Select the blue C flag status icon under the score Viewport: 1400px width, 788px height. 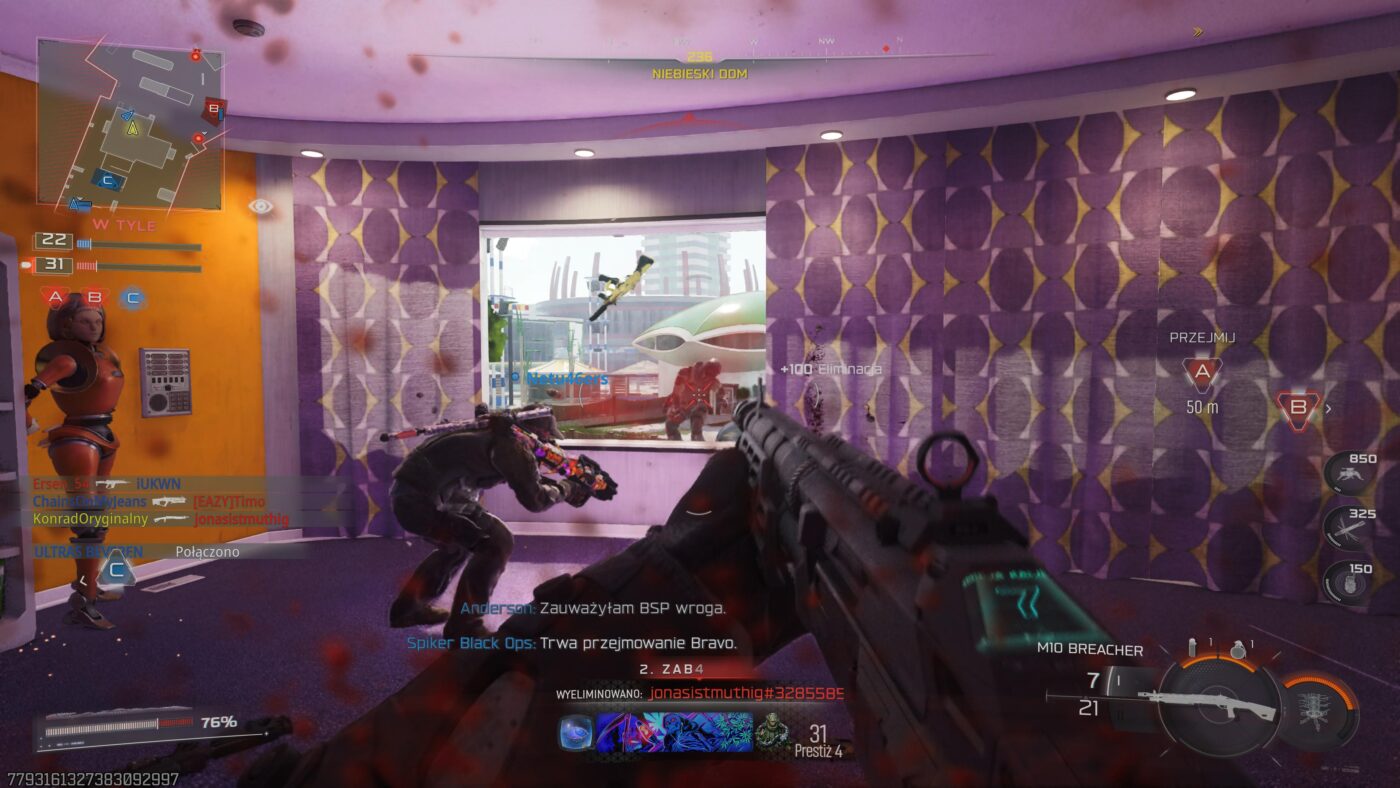pyautogui.click(x=132, y=296)
